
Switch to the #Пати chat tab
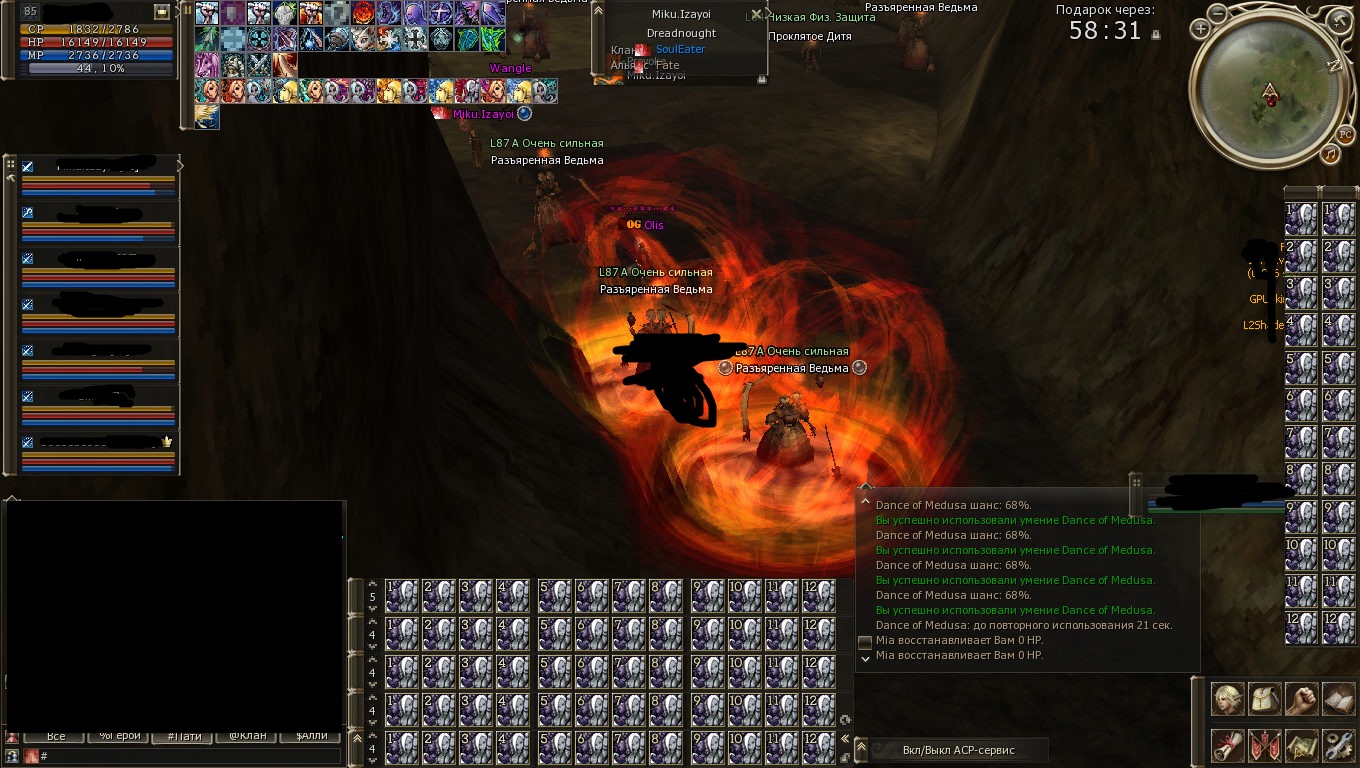coord(184,736)
